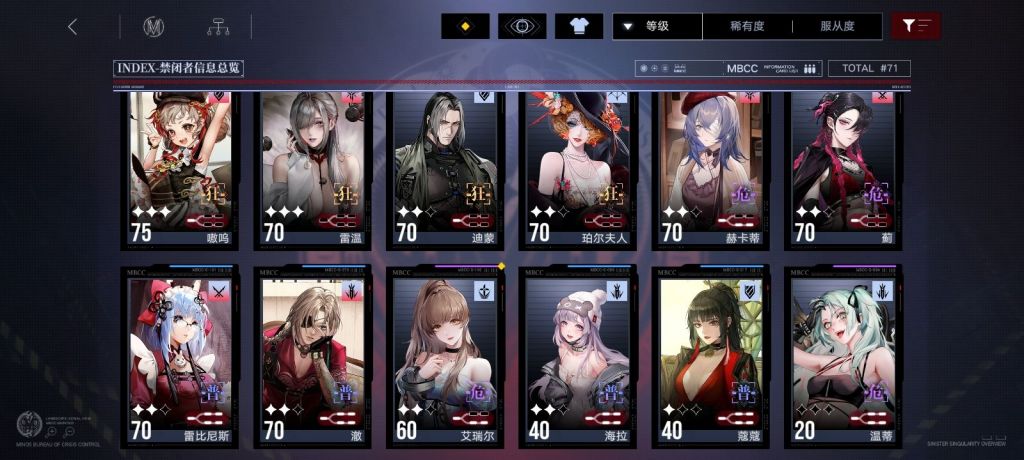Toggle the eye display button
This screenshot has height=460, width=1024.
[522, 27]
